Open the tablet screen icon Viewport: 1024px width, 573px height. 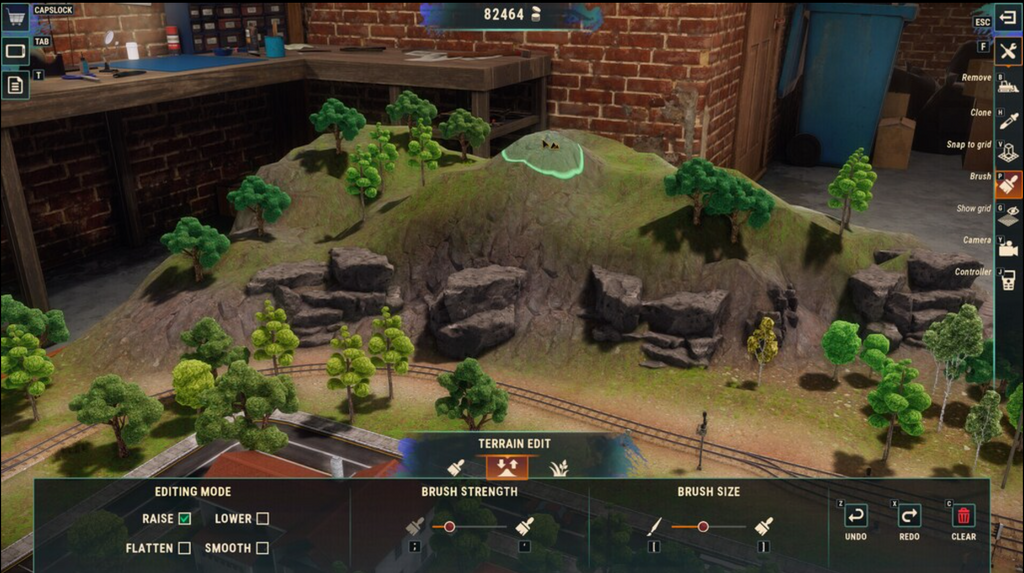pyautogui.click(x=15, y=51)
